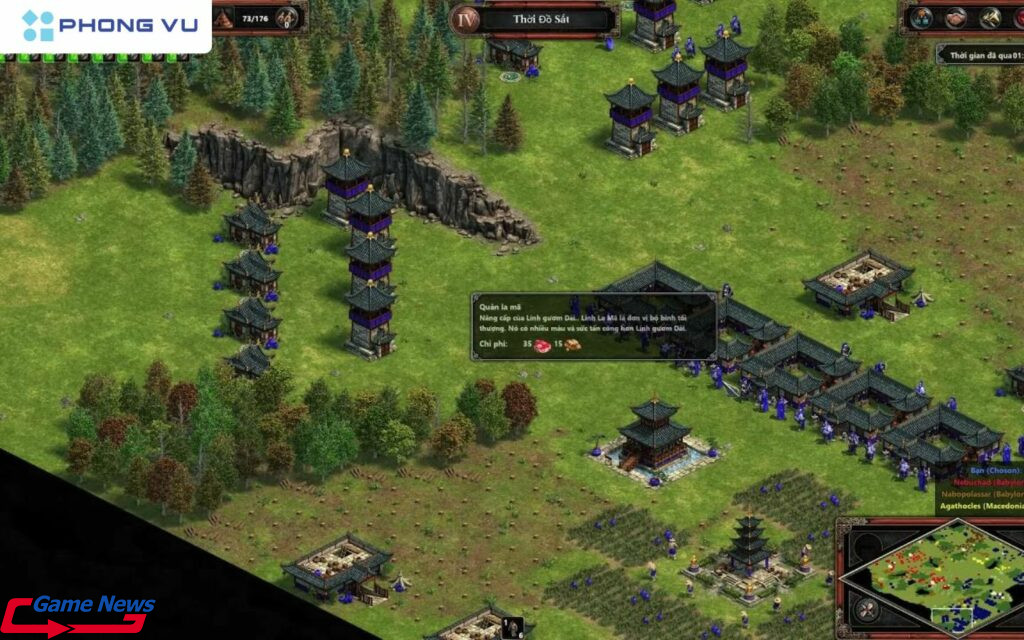Click the Game News logo
This screenshot has height=640, width=1024.
click(x=78, y=613)
